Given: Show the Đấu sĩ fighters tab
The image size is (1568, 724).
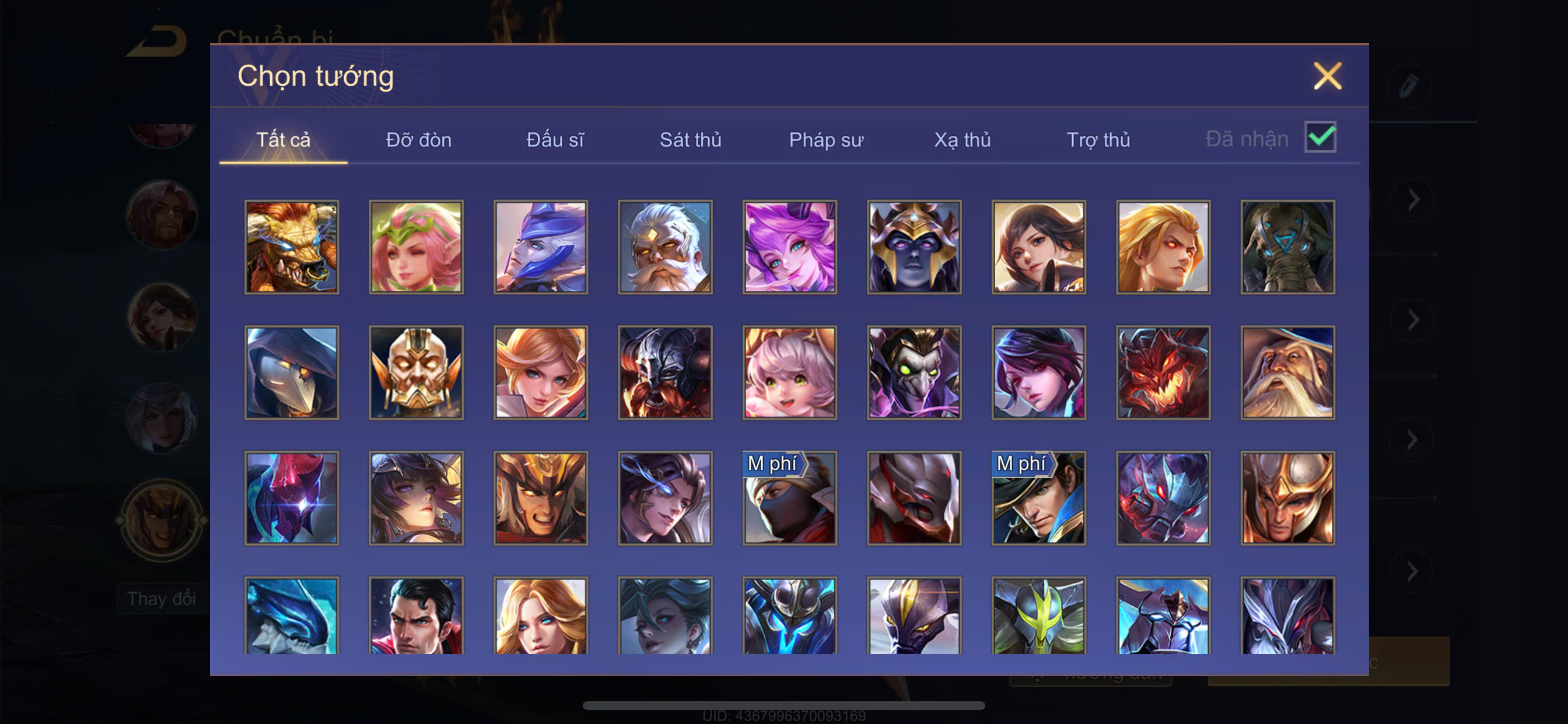Looking at the screenshot, I should [555, 139].
